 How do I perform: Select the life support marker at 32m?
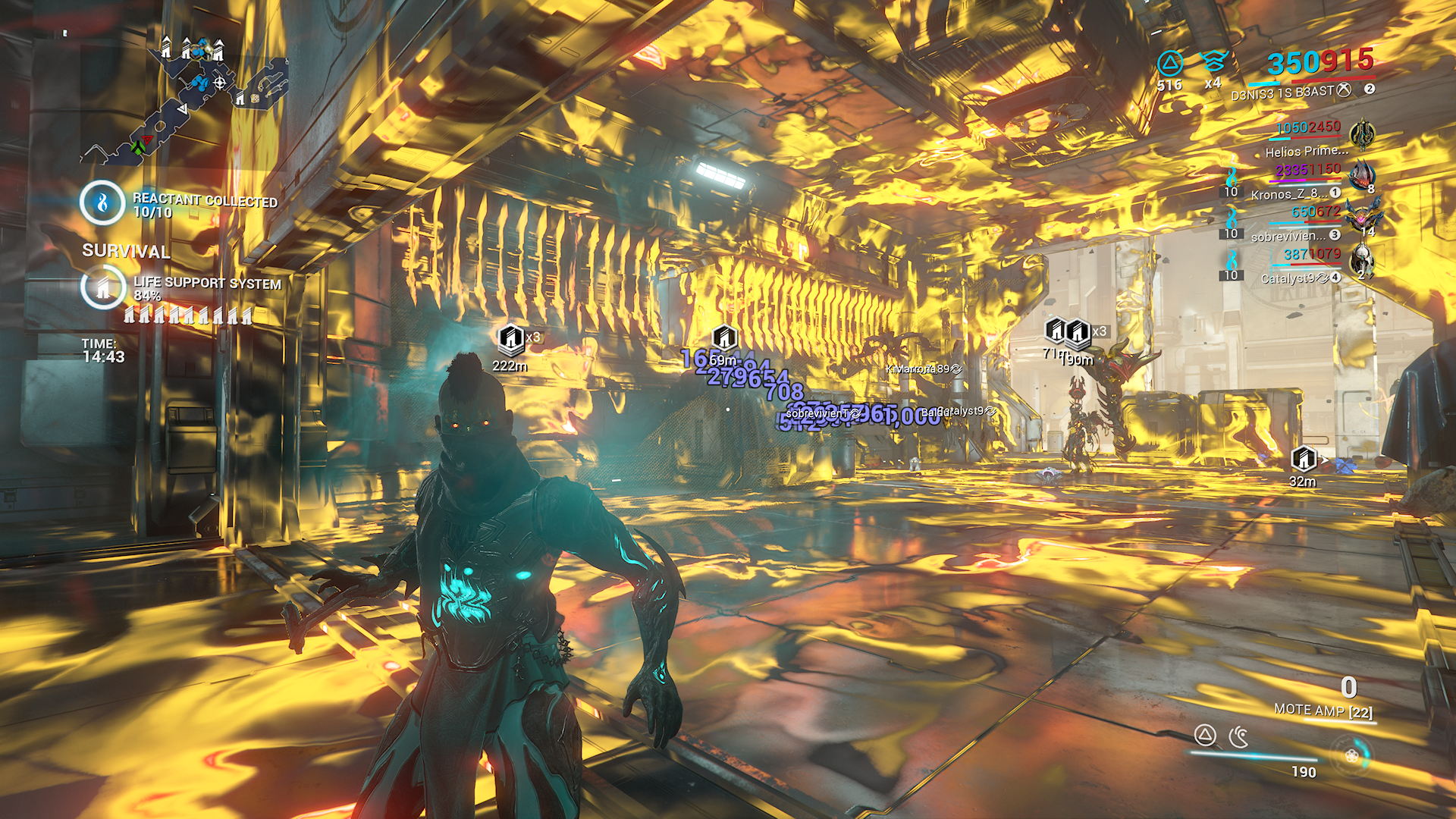point(1304,458)
